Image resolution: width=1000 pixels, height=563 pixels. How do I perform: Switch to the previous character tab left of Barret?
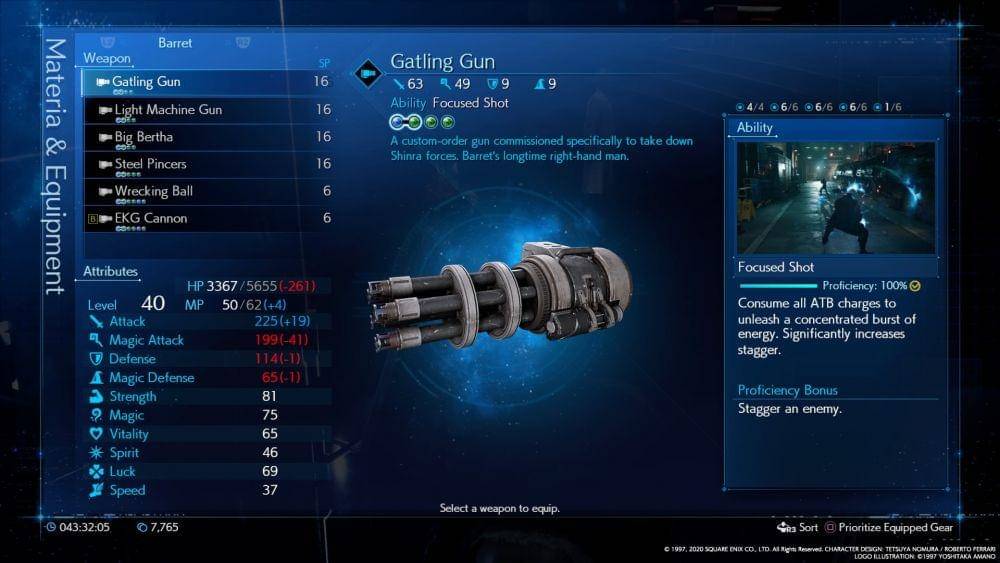[x=108, y=43]
